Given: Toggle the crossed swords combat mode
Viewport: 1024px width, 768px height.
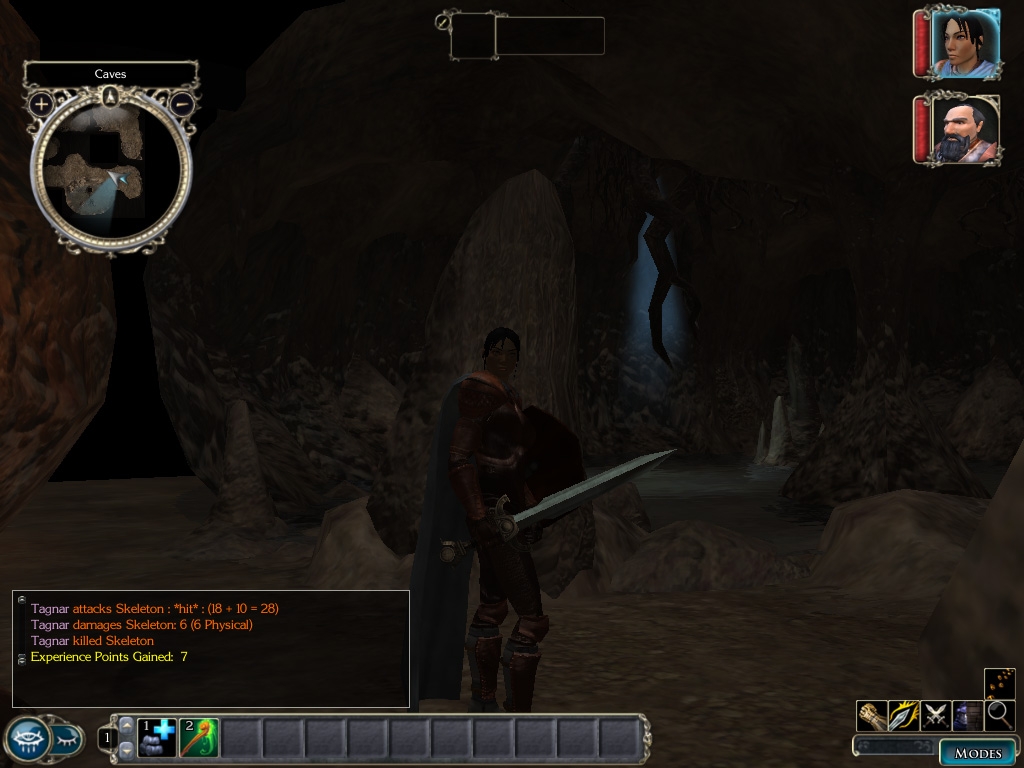Looking at the screenshot, I should click(936, 715).
